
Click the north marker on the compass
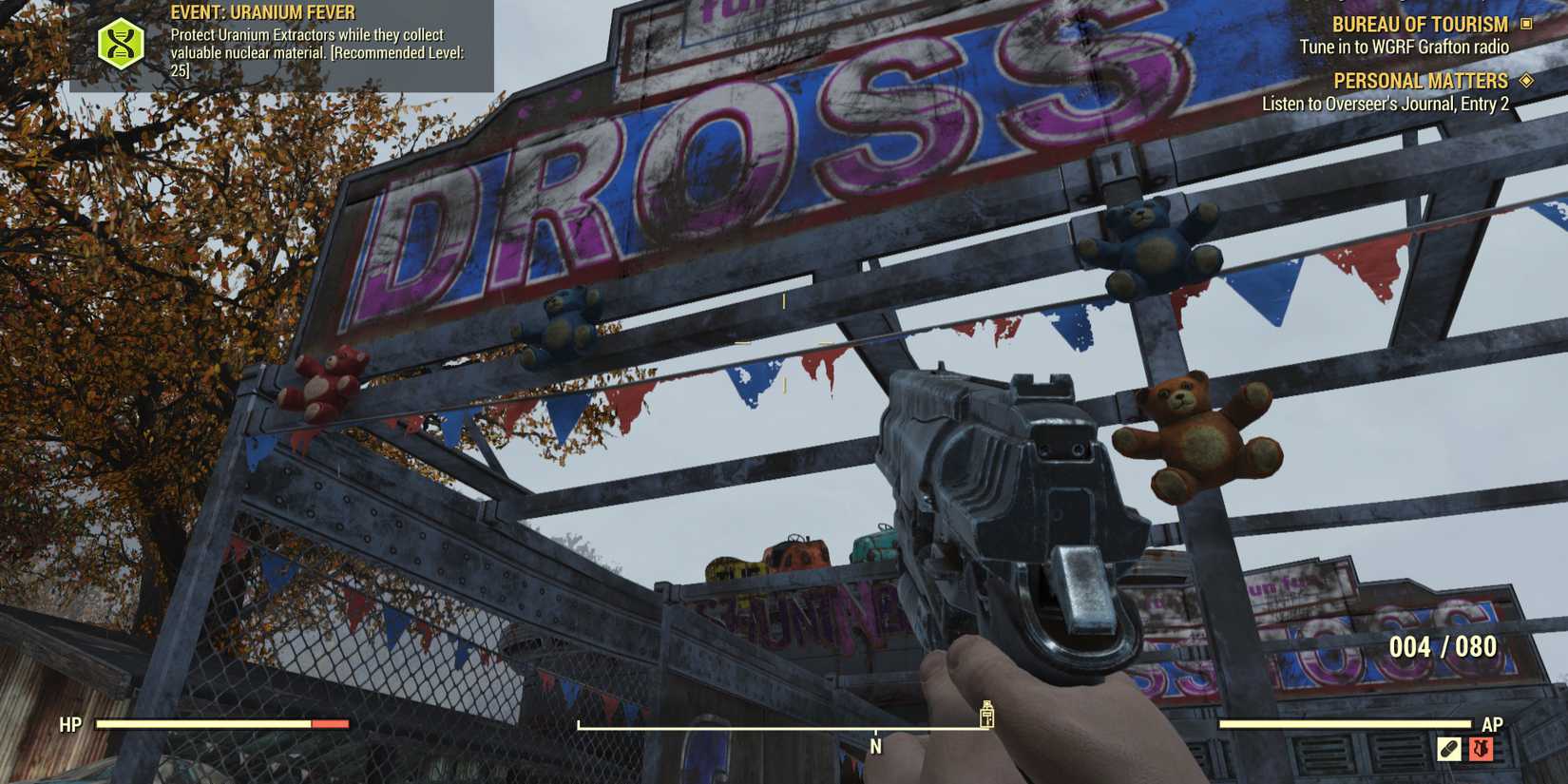[874, 746]
